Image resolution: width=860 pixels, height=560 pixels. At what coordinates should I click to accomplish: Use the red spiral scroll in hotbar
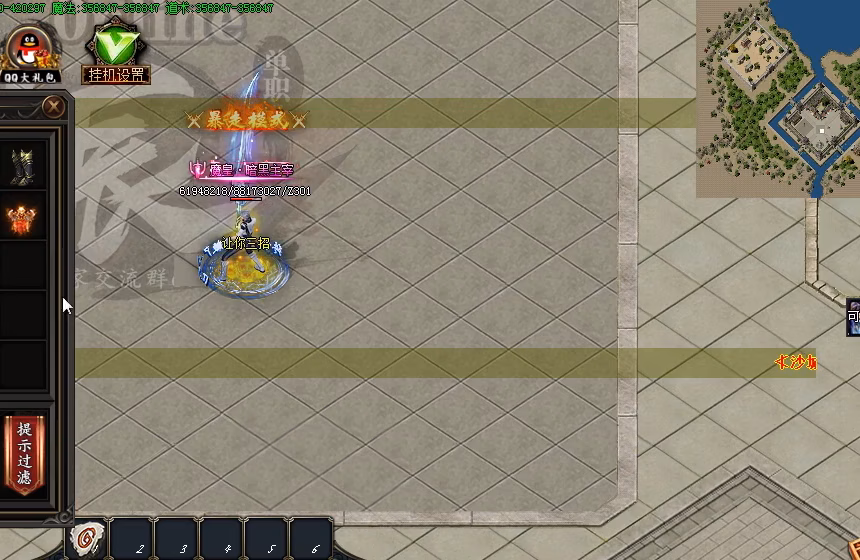[x=87, y=539]
